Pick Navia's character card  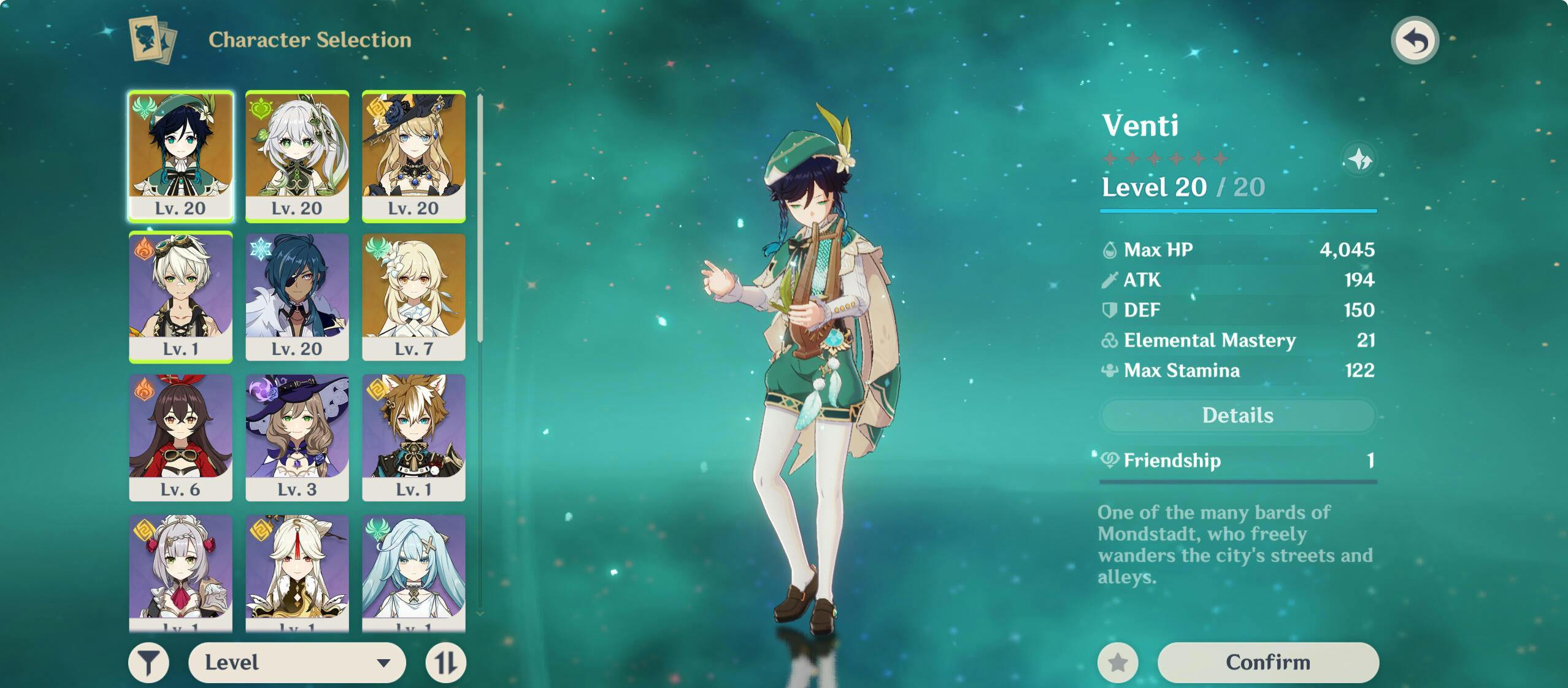[x=413, y=156]
